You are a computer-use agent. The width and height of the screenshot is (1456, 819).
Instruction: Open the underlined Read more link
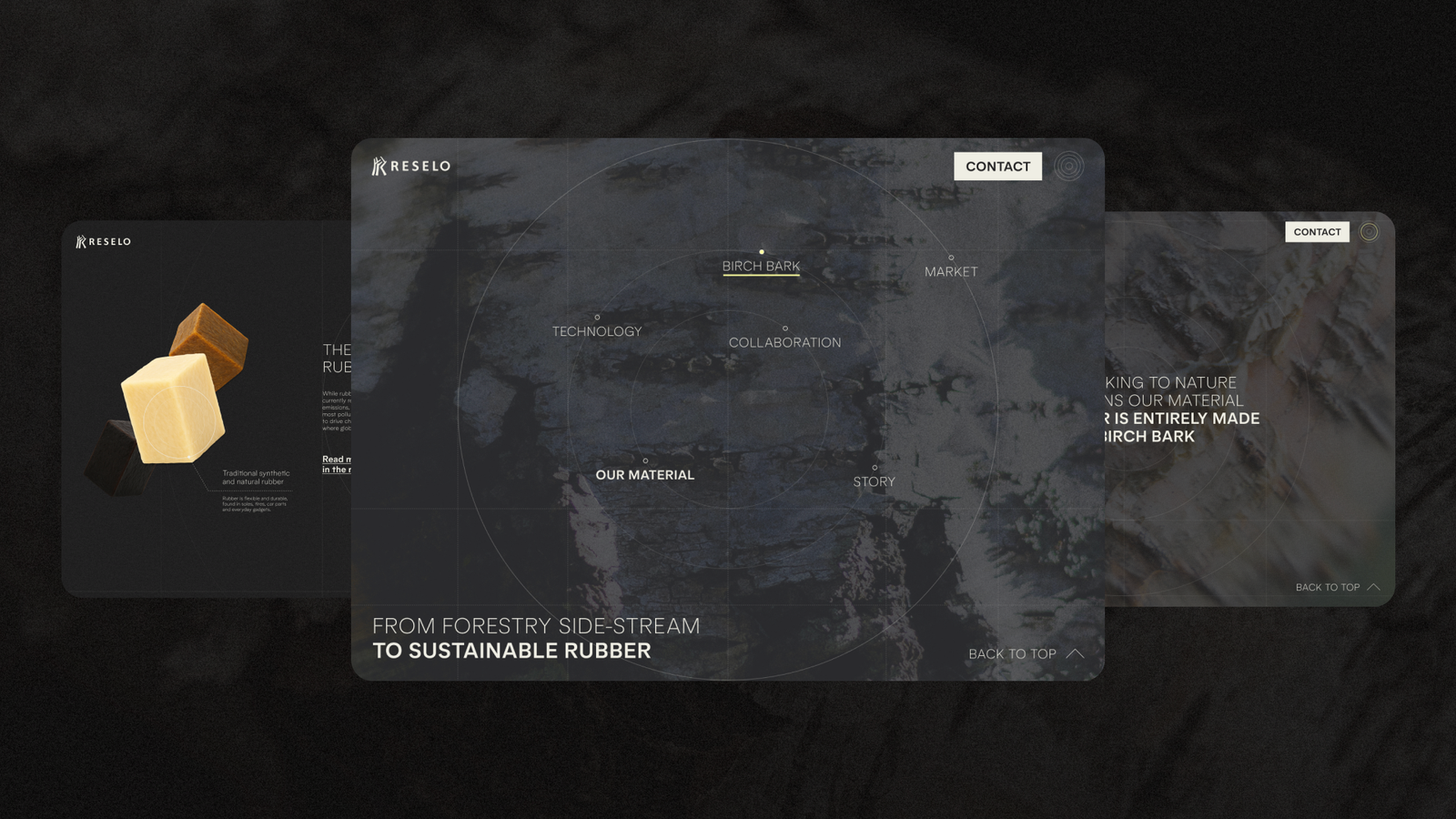337,464
